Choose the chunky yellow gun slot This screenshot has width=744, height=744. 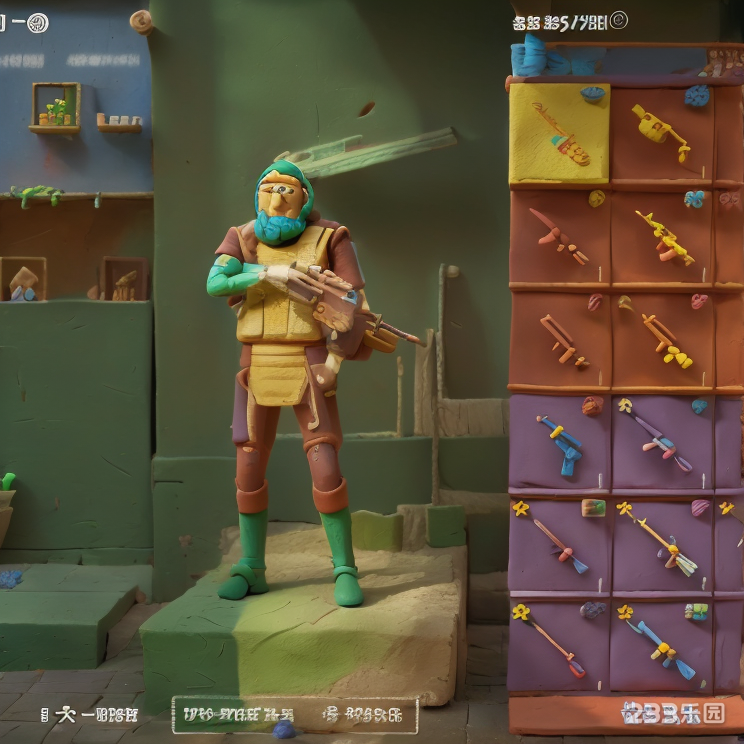coord(662,131)
